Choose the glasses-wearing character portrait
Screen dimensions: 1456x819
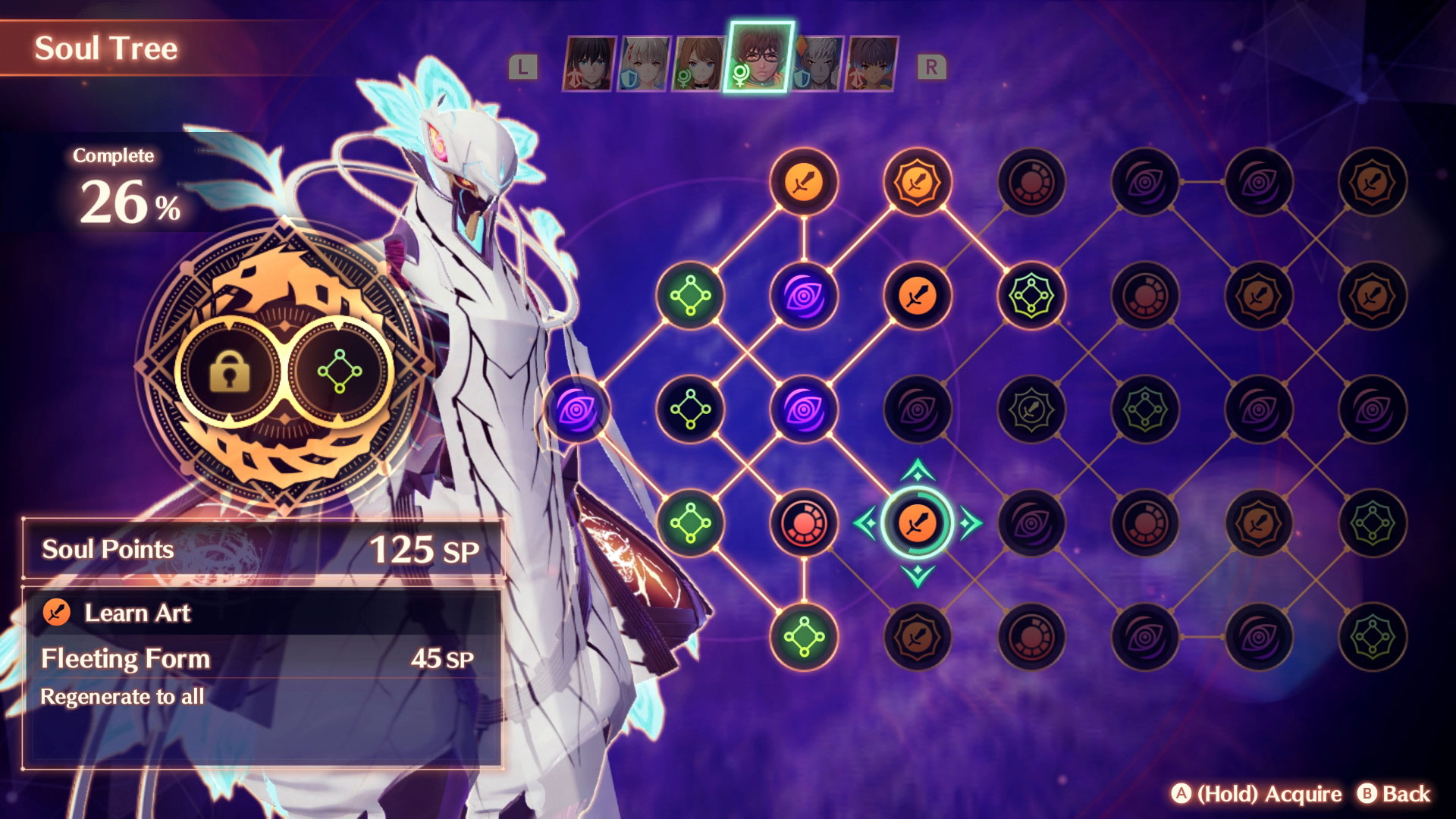[x=759, y=56]
